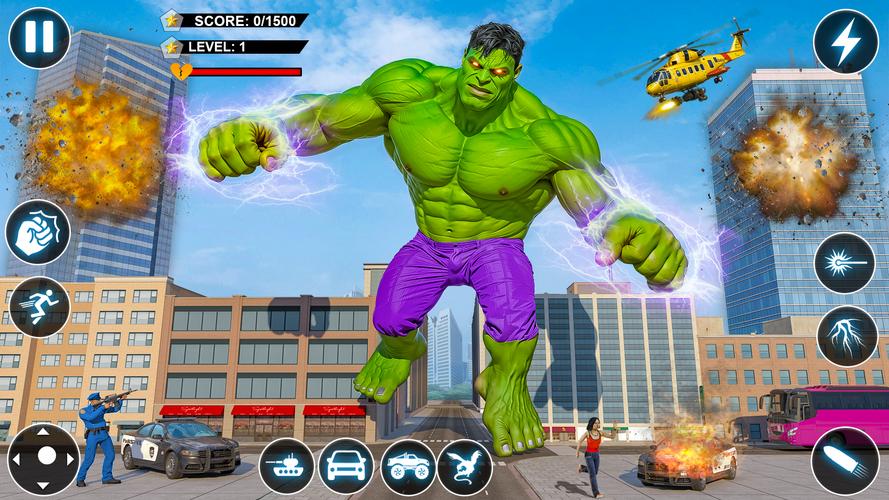Pause the game
889x500 pixels.
coord(39,38)
